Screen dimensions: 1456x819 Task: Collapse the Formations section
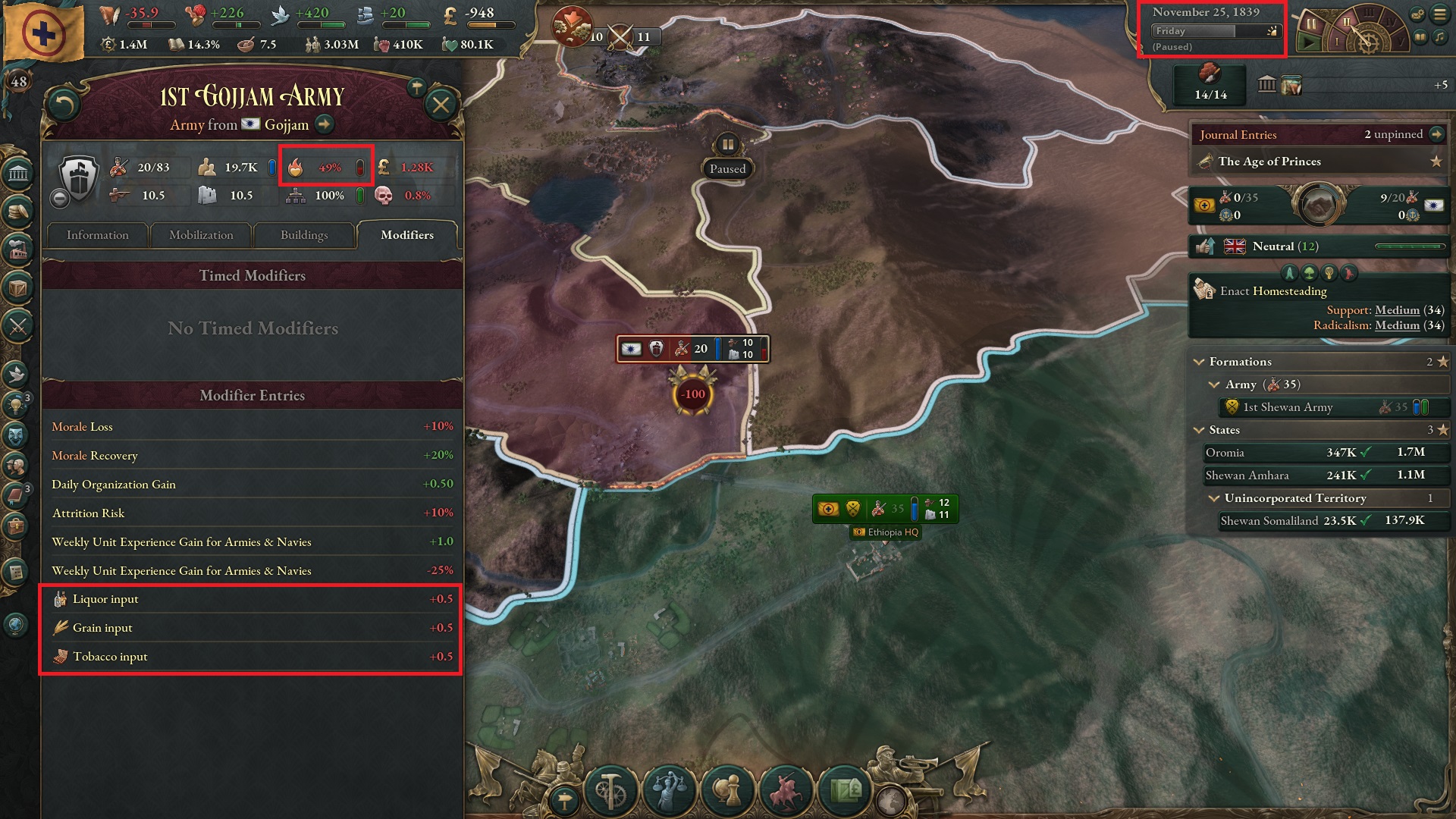tap(1200, 362)
